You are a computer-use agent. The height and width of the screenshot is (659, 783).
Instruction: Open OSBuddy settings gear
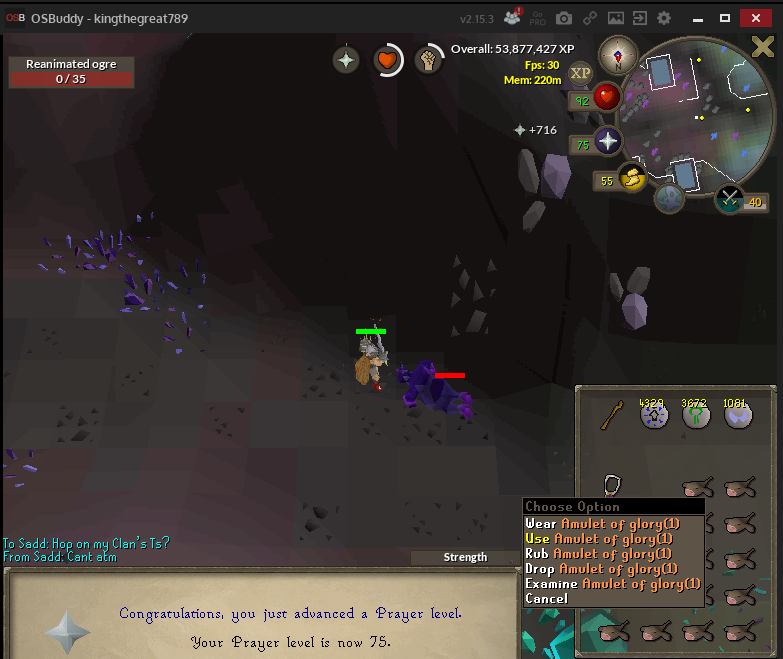point(664,18)
